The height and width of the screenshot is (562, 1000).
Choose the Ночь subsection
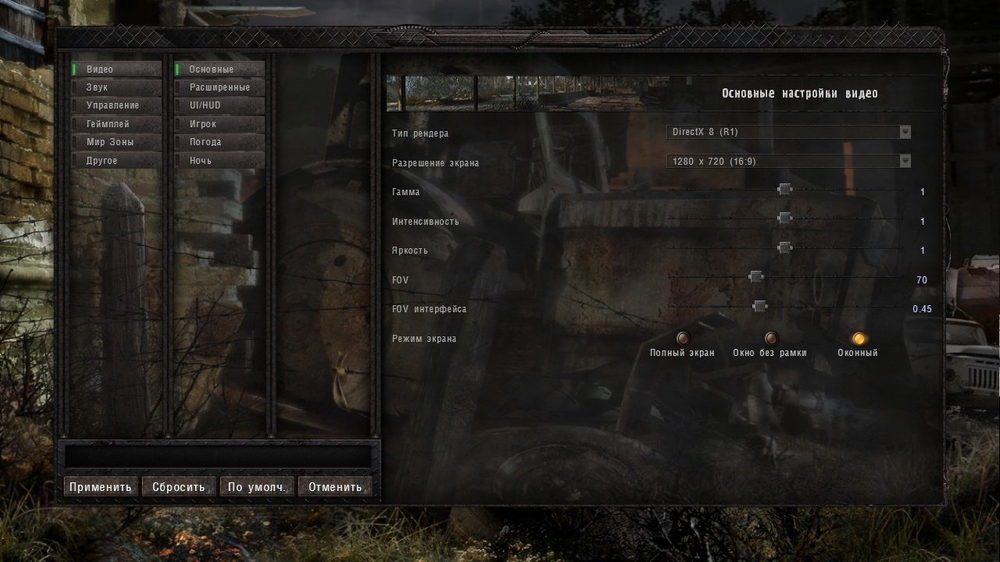(x=219, y=160)
